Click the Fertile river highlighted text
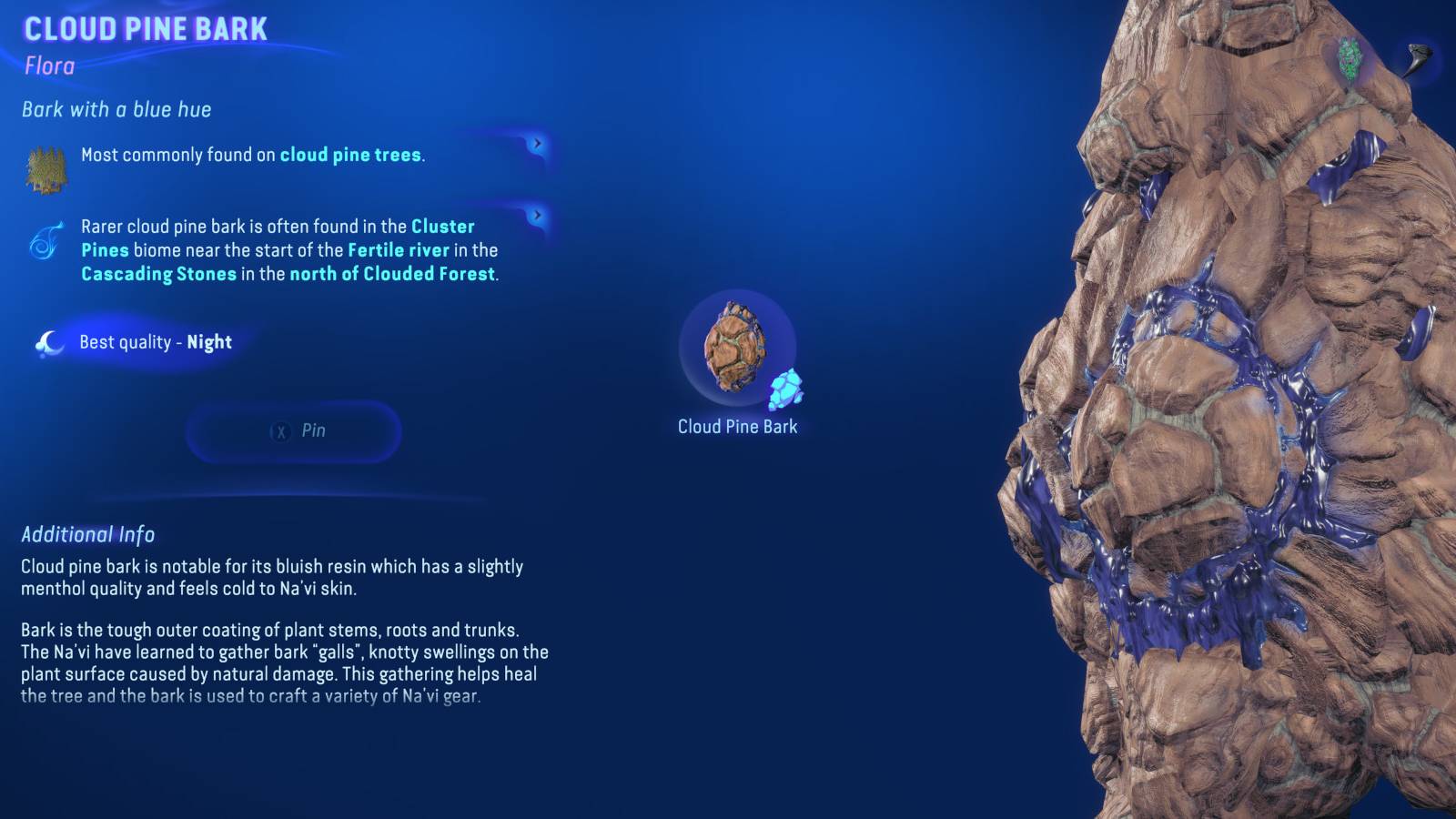 [399, 250]
